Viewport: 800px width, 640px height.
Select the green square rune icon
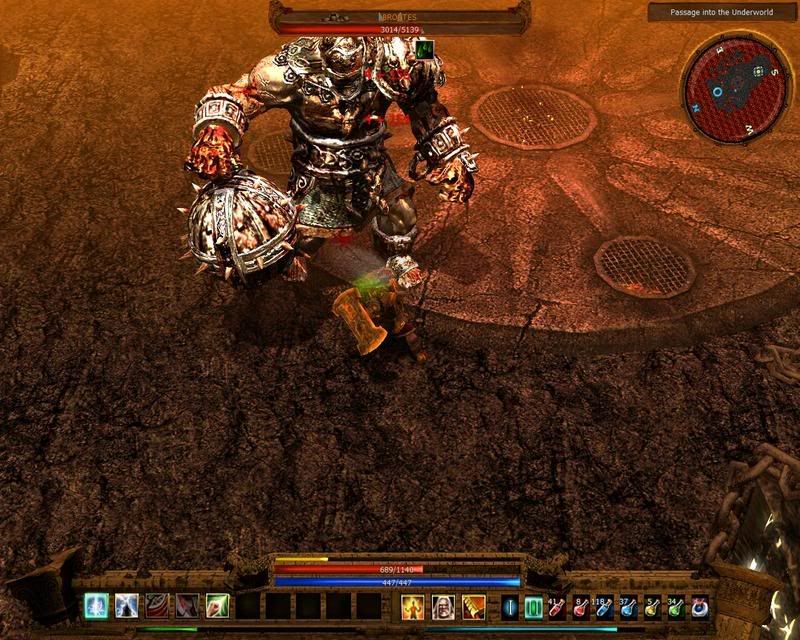click(x=533, y=606)
